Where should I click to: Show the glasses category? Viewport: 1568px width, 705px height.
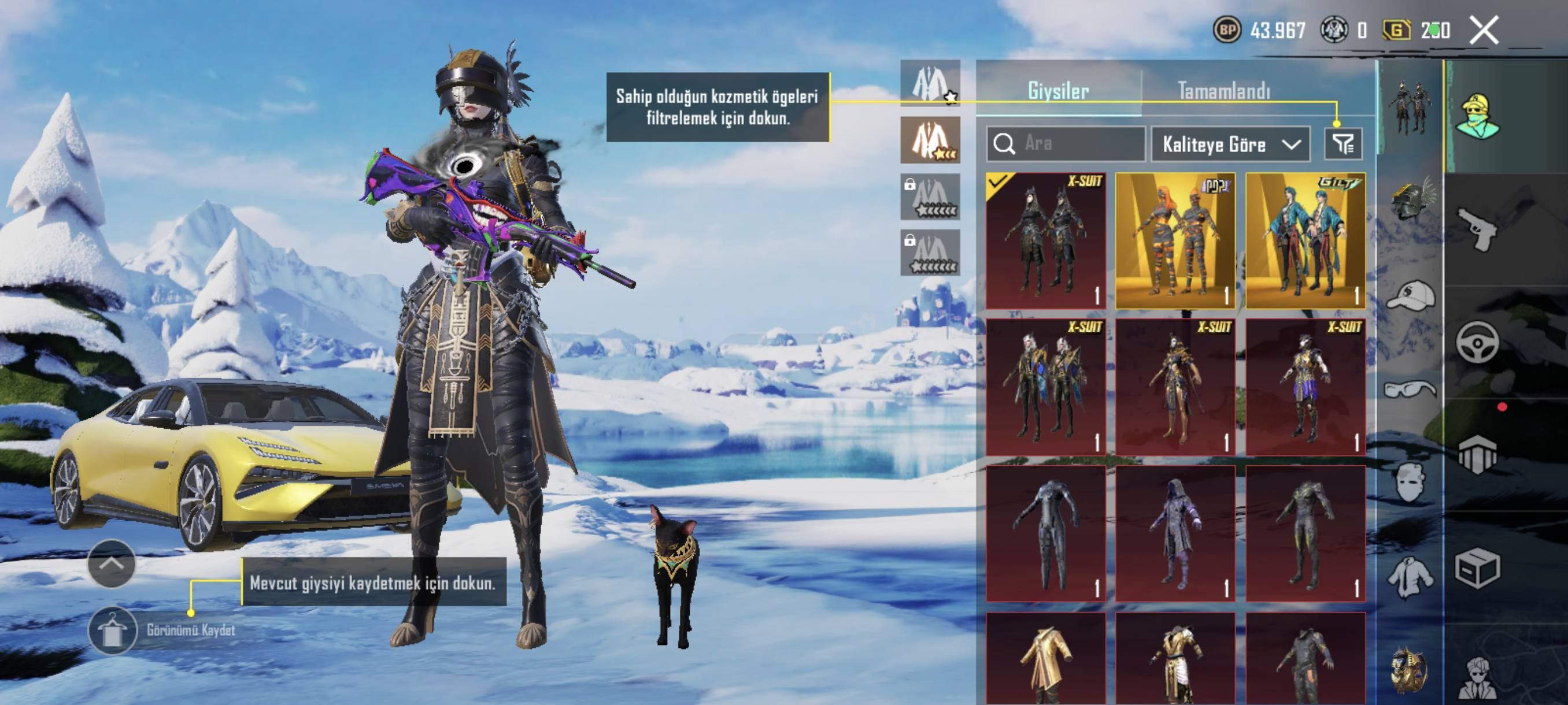pos(1410,389)
